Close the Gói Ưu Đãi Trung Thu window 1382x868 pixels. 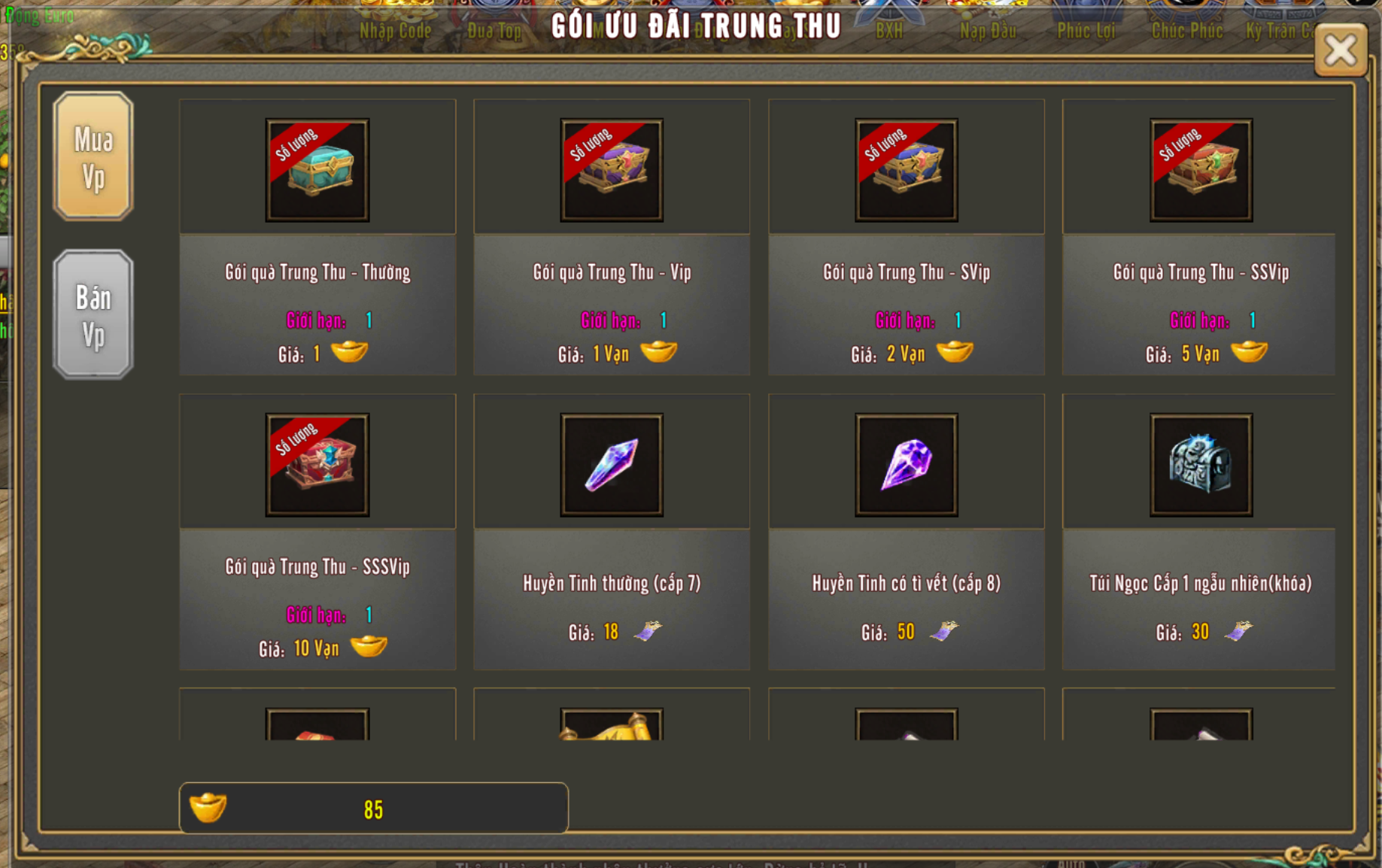tap(1340, 51)
